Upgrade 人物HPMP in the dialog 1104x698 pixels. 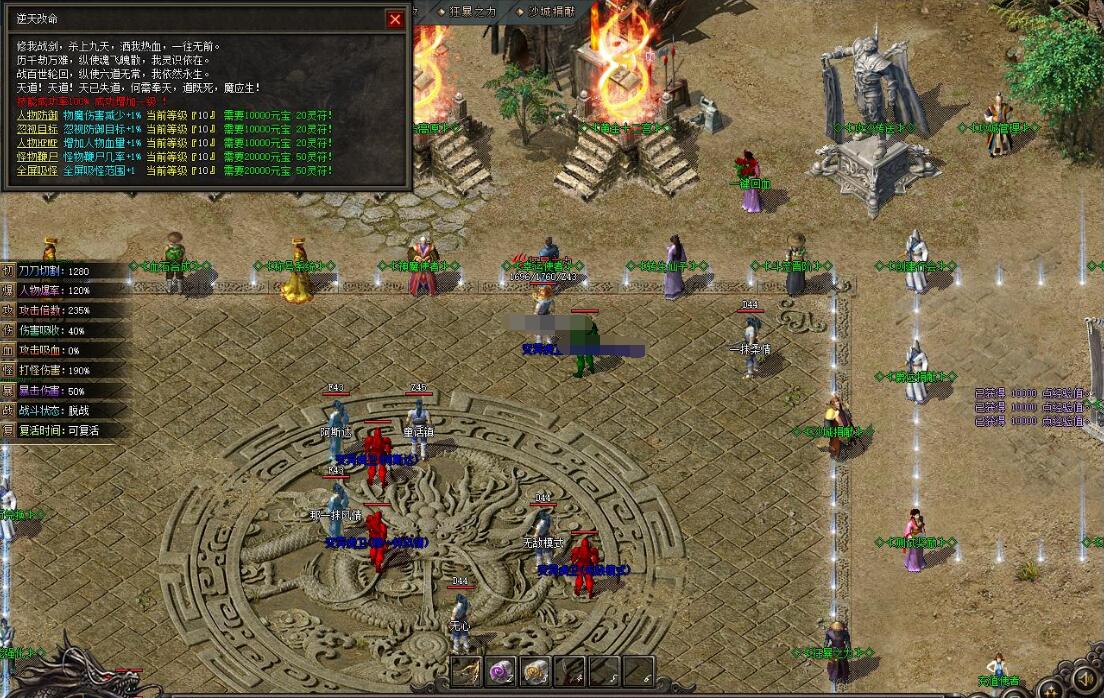(x=38, y=144)
